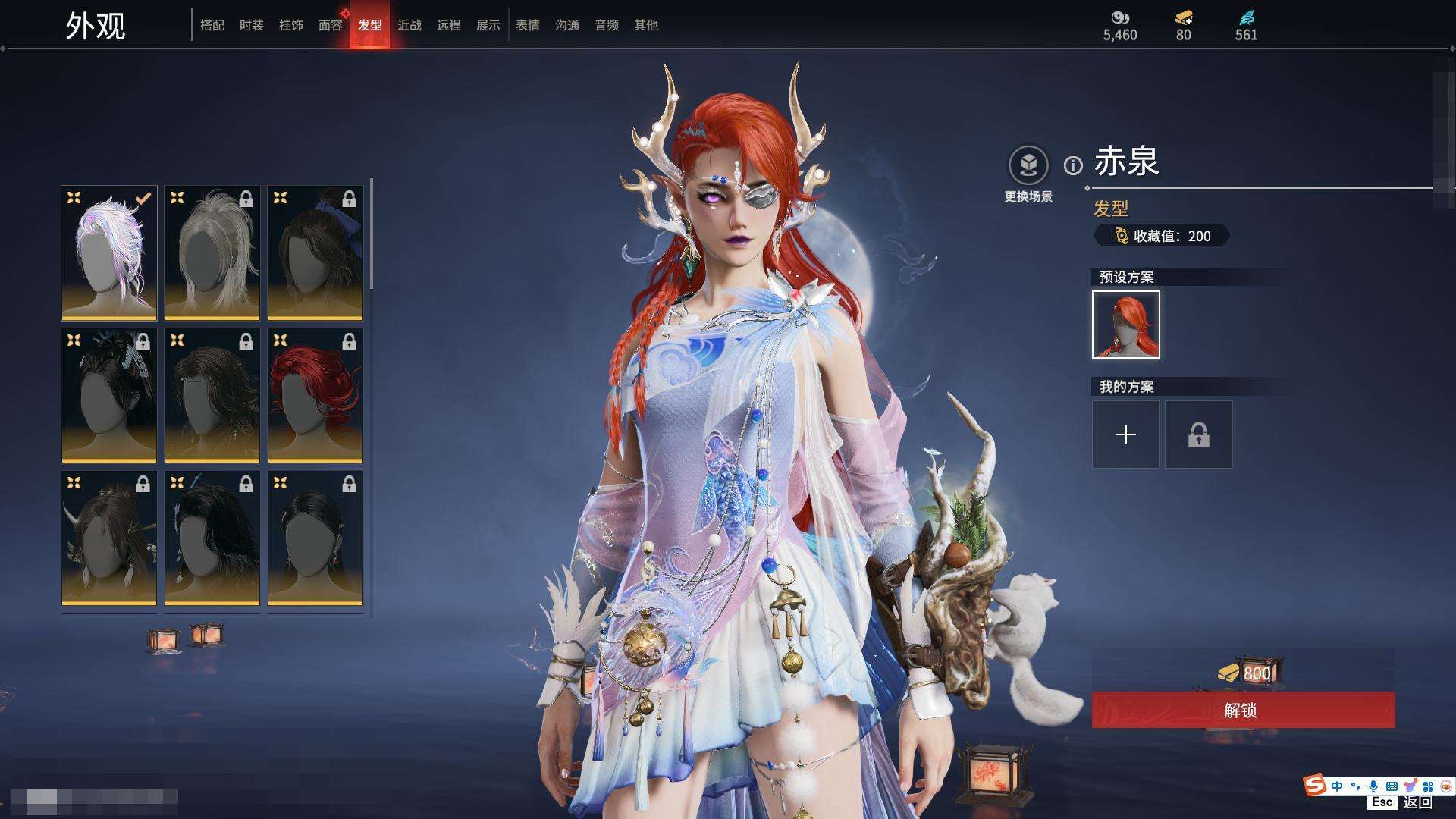
Task: Select the 挂饰 accessories tab
Action: click(291, 25)
